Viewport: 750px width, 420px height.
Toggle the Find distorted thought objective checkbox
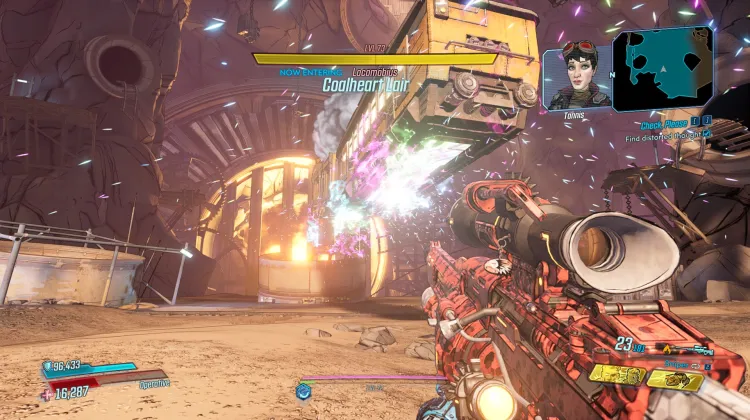click(x=706, y=137)
